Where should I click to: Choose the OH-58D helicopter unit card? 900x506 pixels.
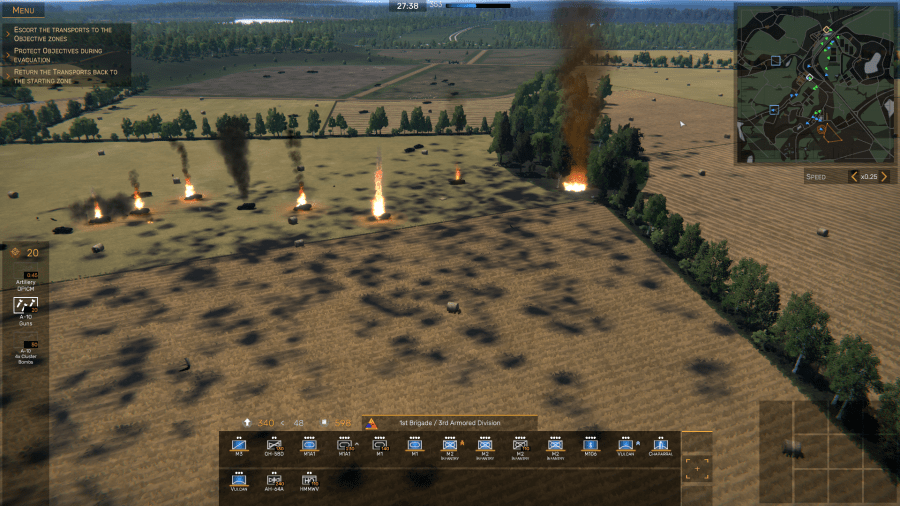[274, 446]
